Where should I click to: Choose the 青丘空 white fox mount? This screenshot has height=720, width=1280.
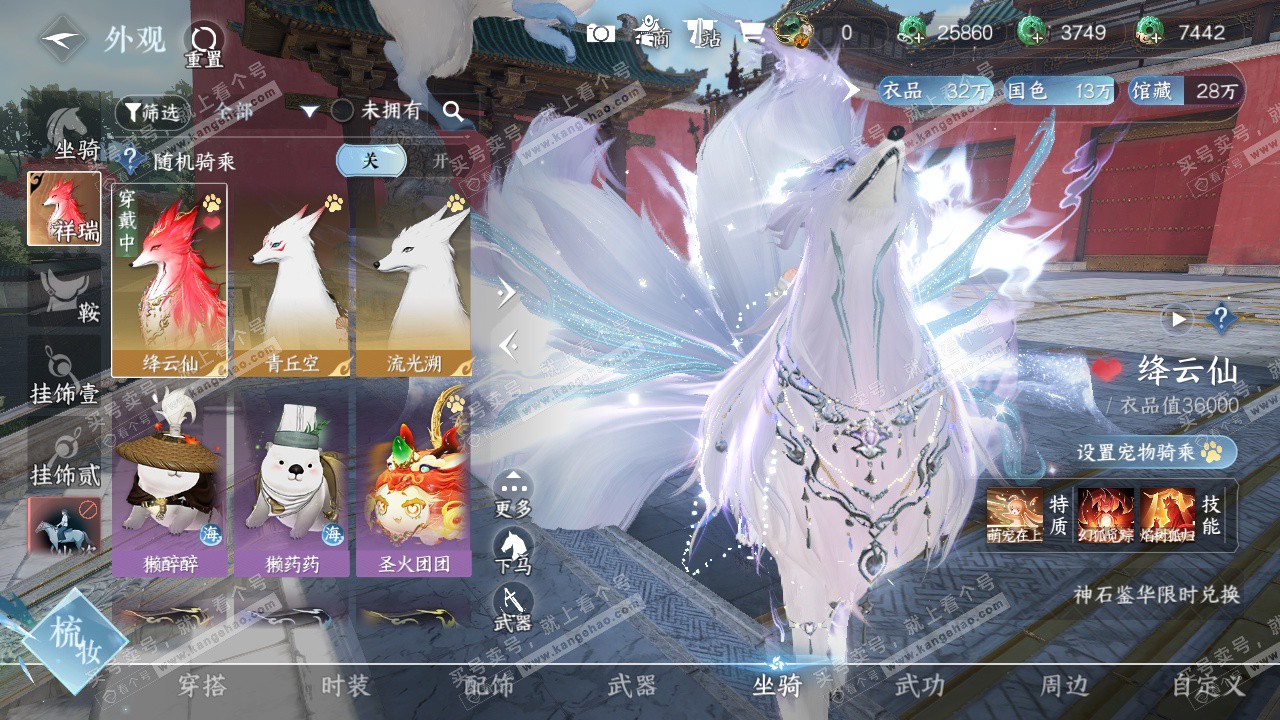tap(291, 280)
